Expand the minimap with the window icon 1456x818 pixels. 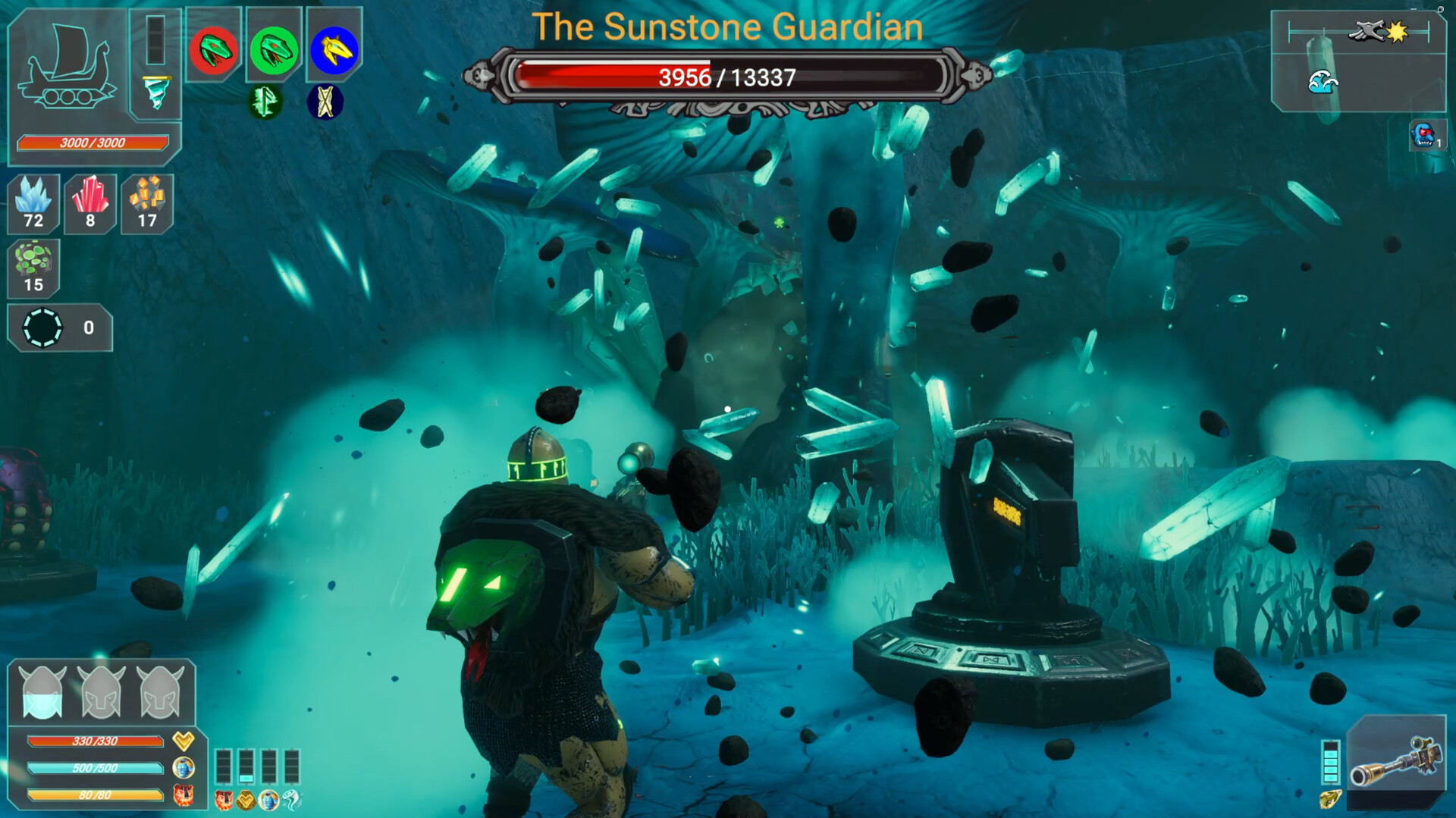[1441, 9]
